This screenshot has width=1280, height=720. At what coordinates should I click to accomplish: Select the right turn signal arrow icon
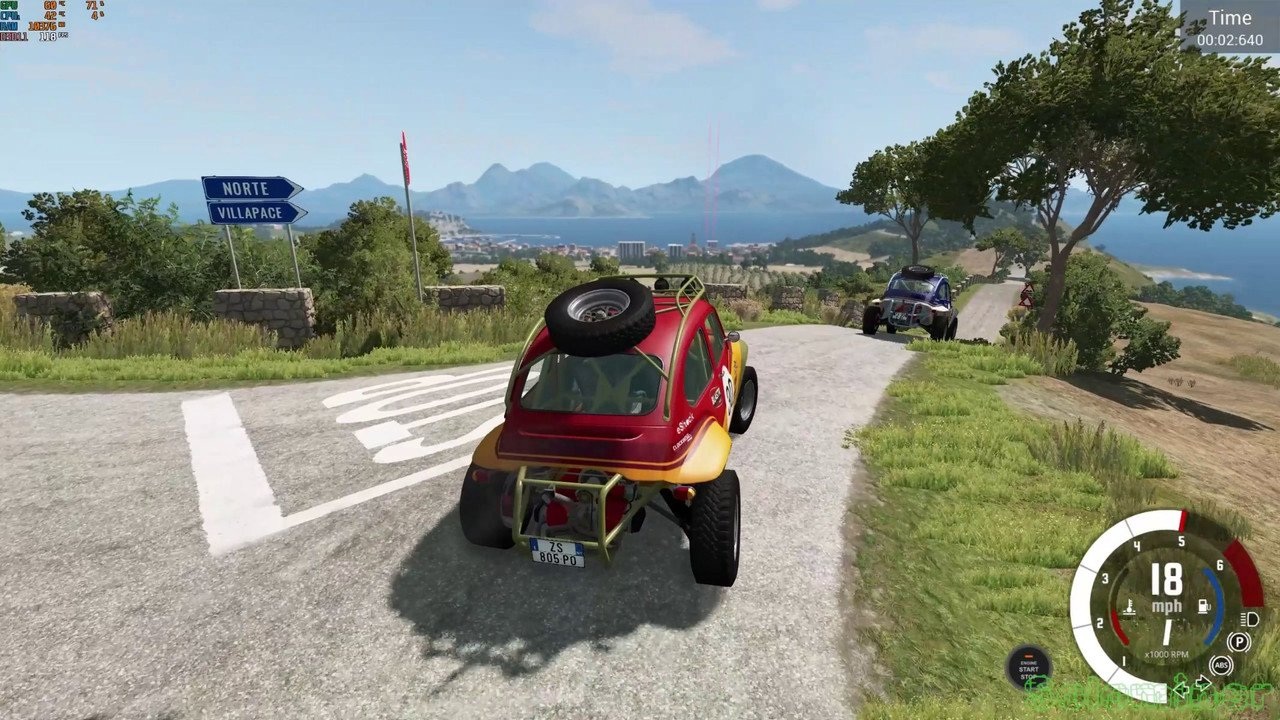[1202, 683]
